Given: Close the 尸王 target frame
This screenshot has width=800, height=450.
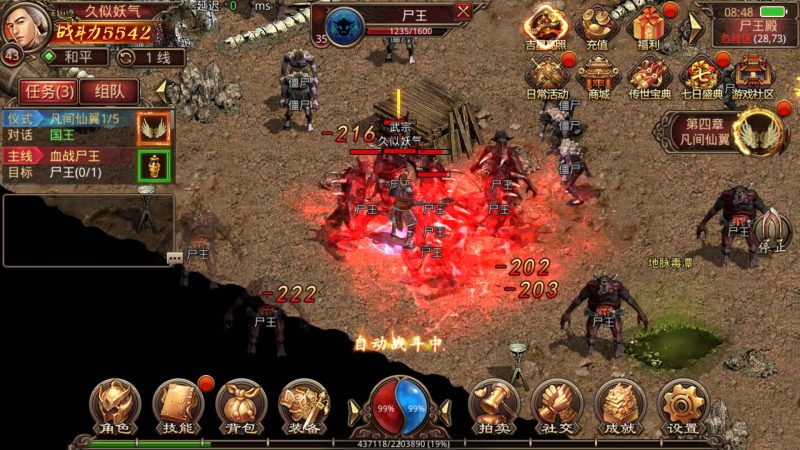Looking at the screenshot, I should coord(463,12).
